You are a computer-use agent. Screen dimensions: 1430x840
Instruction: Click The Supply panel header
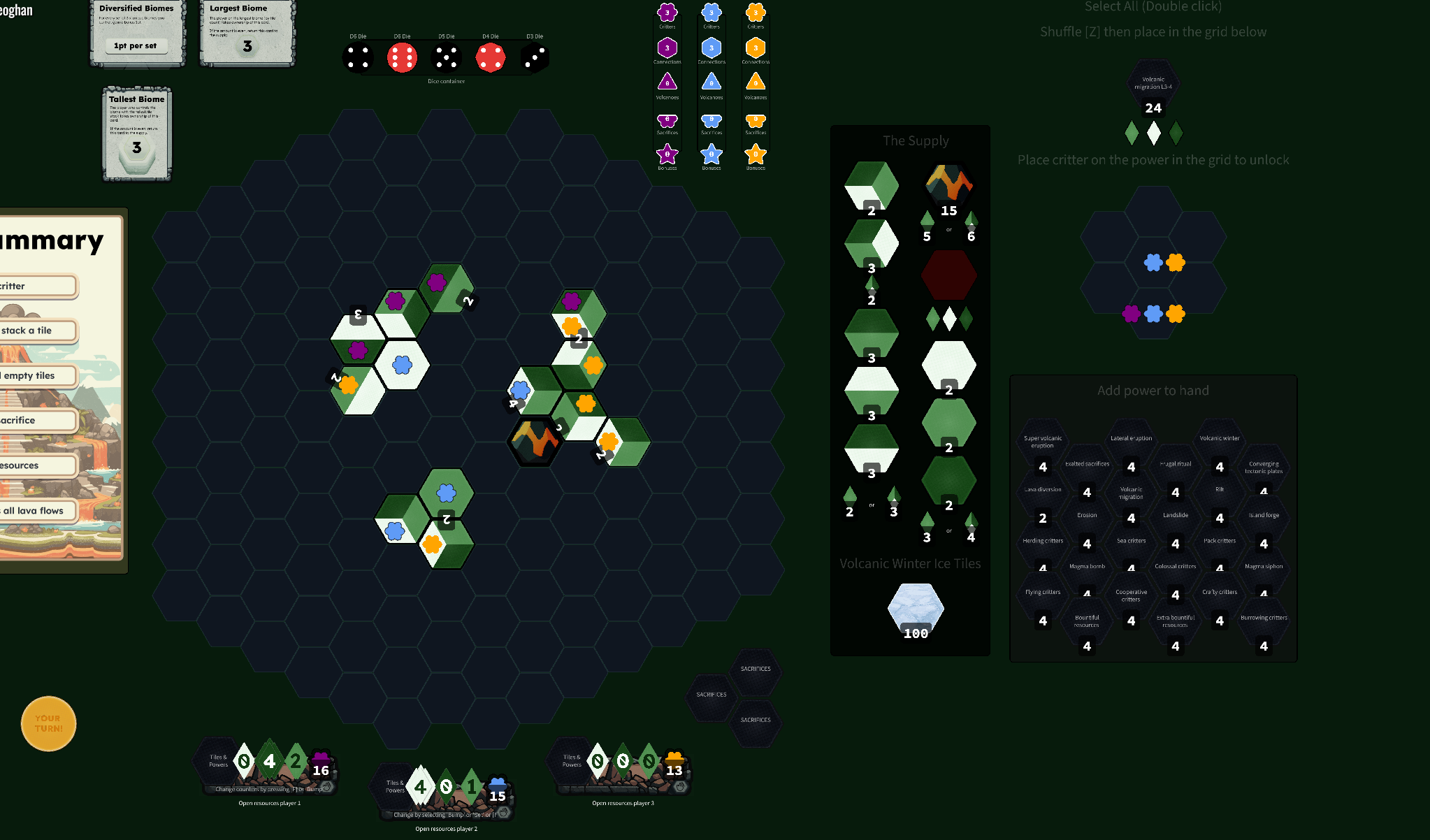tap(916, 140)
